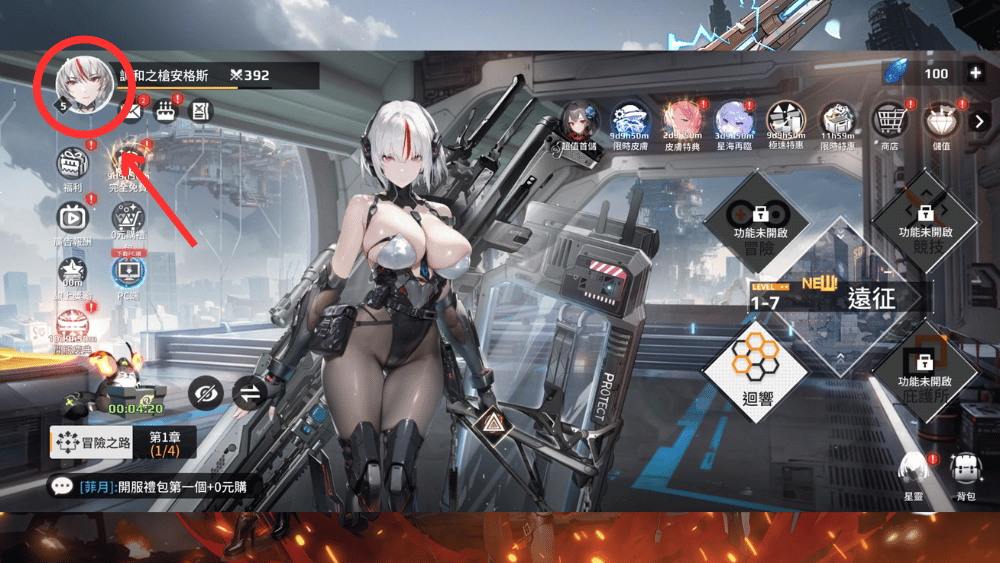This screenshot has height=563, width=1000.
Task: Open the mail envelope icon
Action: pos(131,110)
